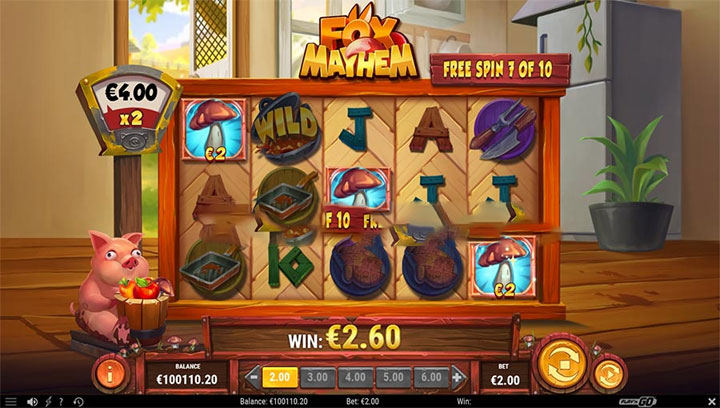The height and width of the screenshot is (408, 720).
Task: Toggle sound with the speaker icon
Action: pyautogui.click(x=33, y=401)
